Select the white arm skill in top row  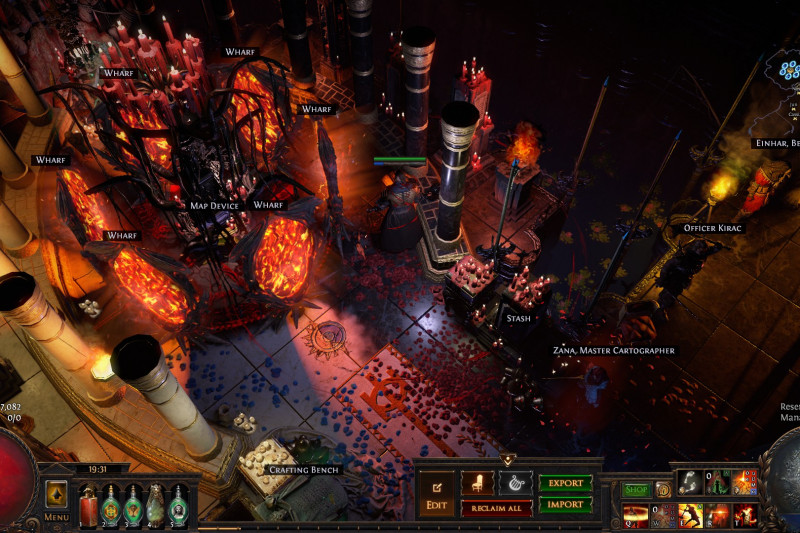tap(691, 482)
